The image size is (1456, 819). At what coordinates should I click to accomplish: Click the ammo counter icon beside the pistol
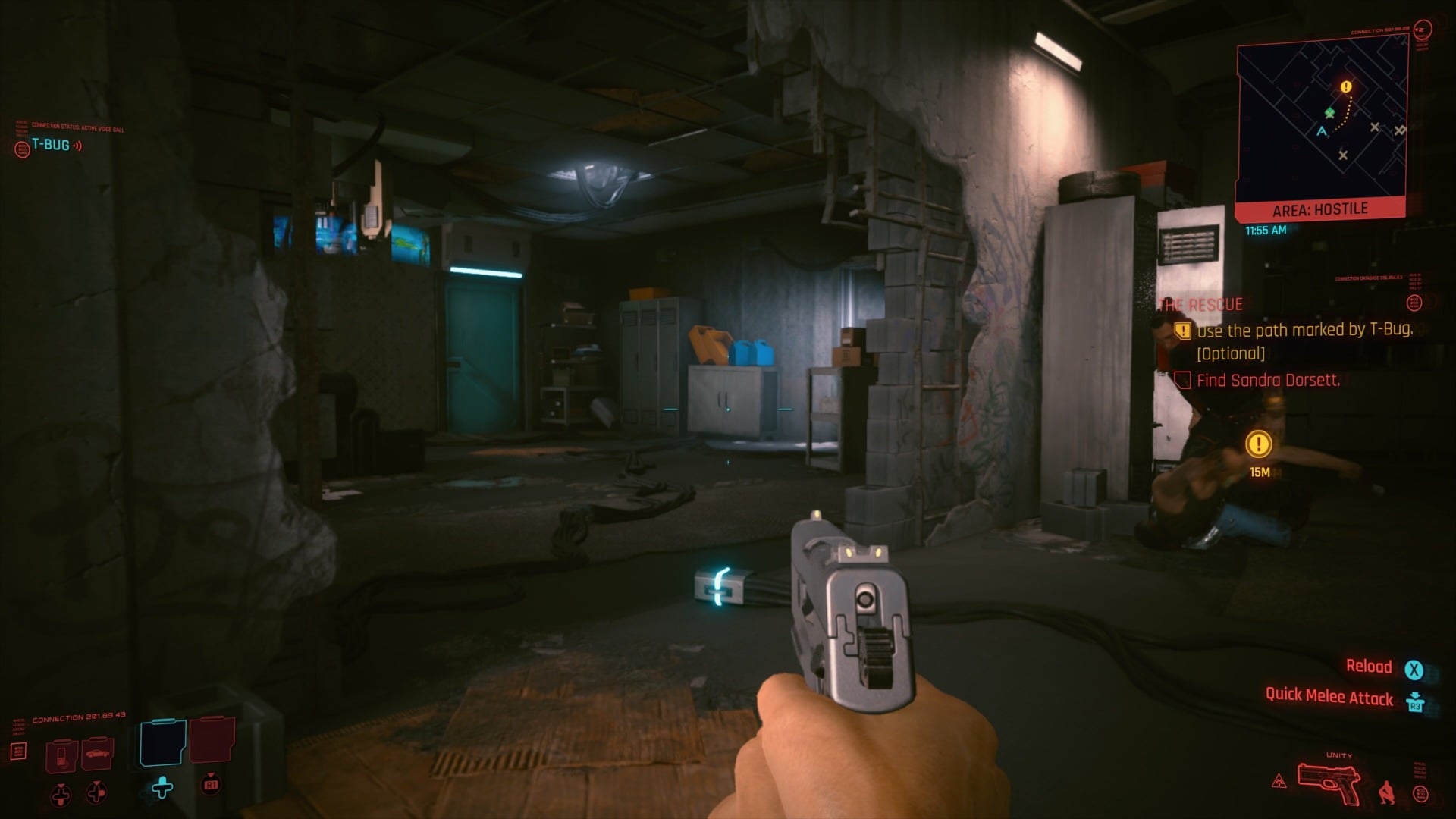pos(1420,794)
